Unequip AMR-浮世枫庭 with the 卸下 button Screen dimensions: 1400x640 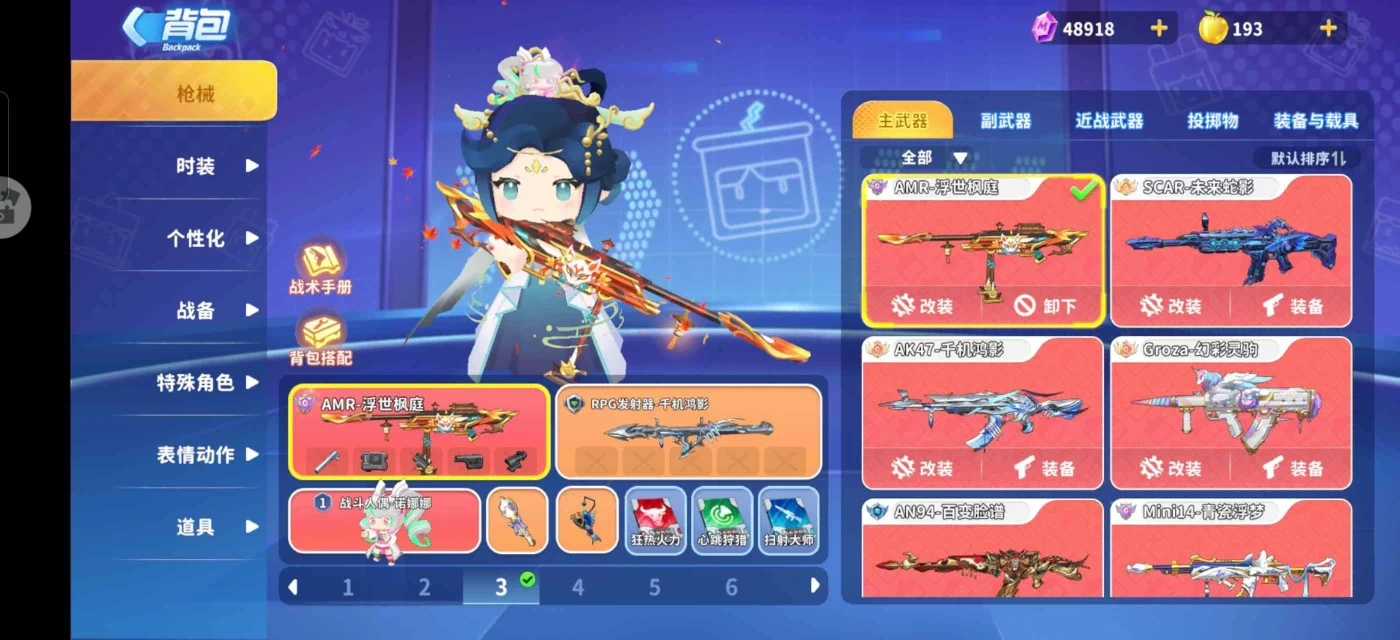[1044, 306]
